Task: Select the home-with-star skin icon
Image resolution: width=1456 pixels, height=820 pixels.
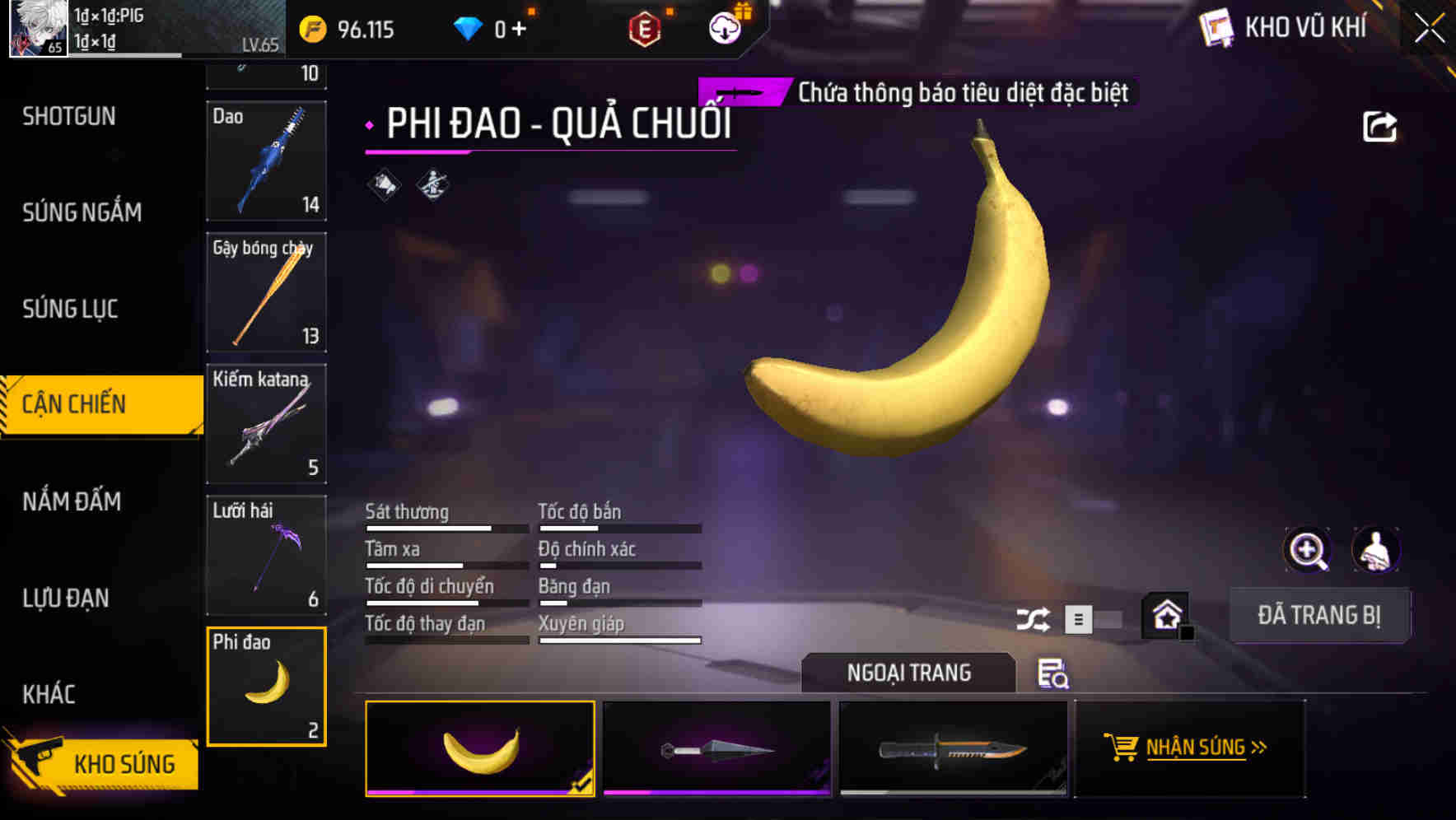Action: click(1166, 613)
